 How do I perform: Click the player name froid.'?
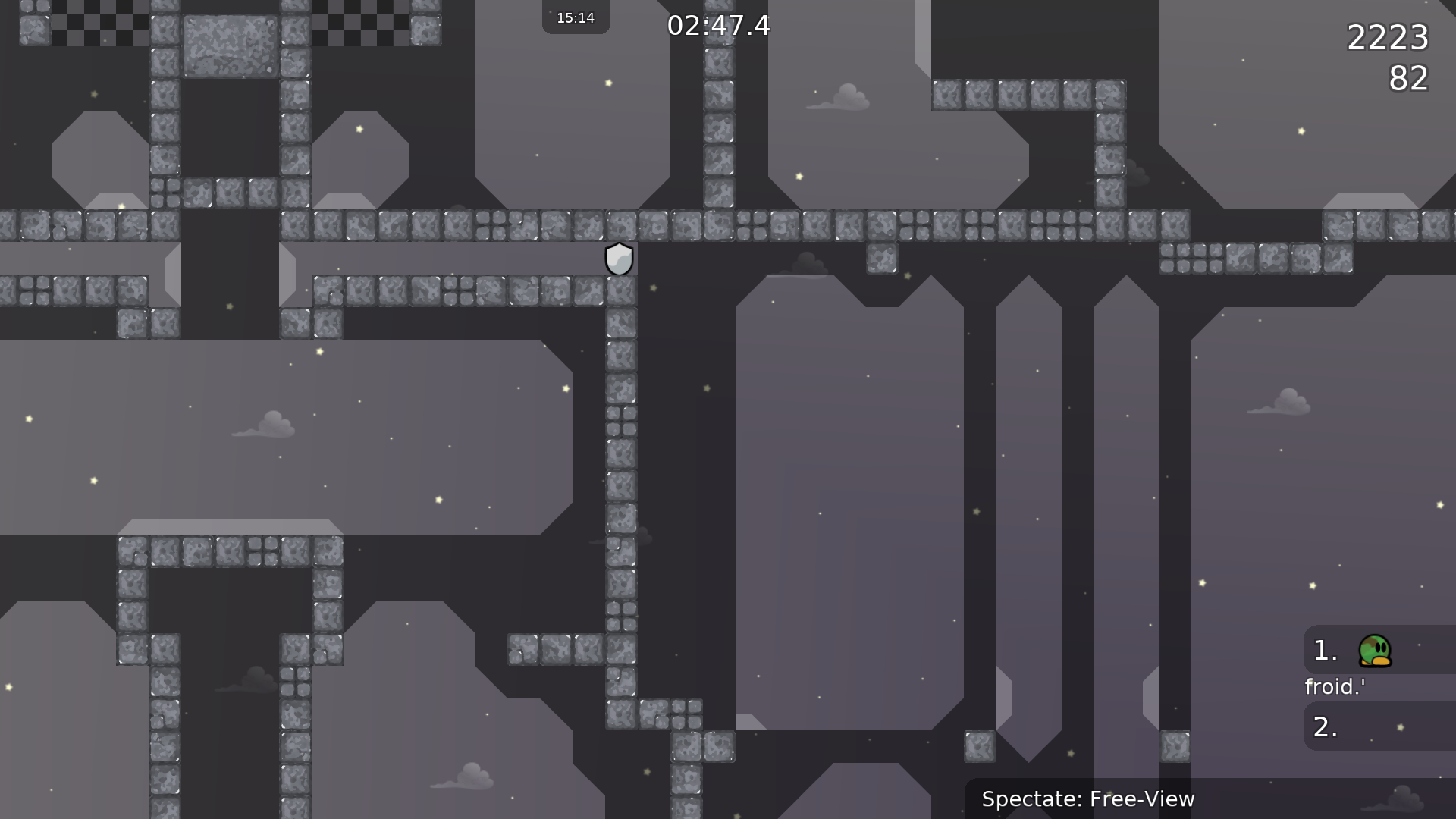pyautogui.click(x=1335, y=688)
